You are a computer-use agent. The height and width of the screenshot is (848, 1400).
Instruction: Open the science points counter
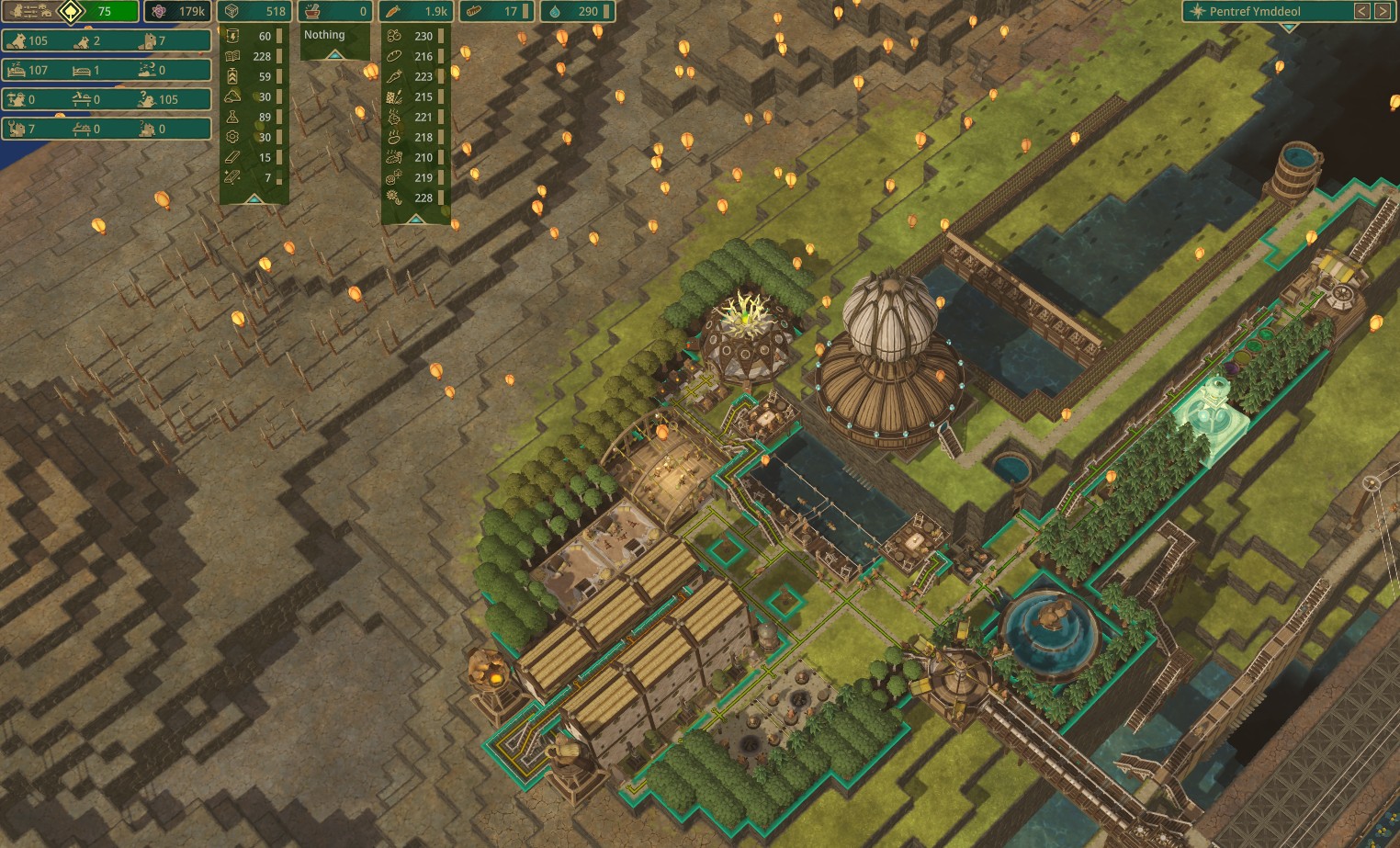coord(178,11)
